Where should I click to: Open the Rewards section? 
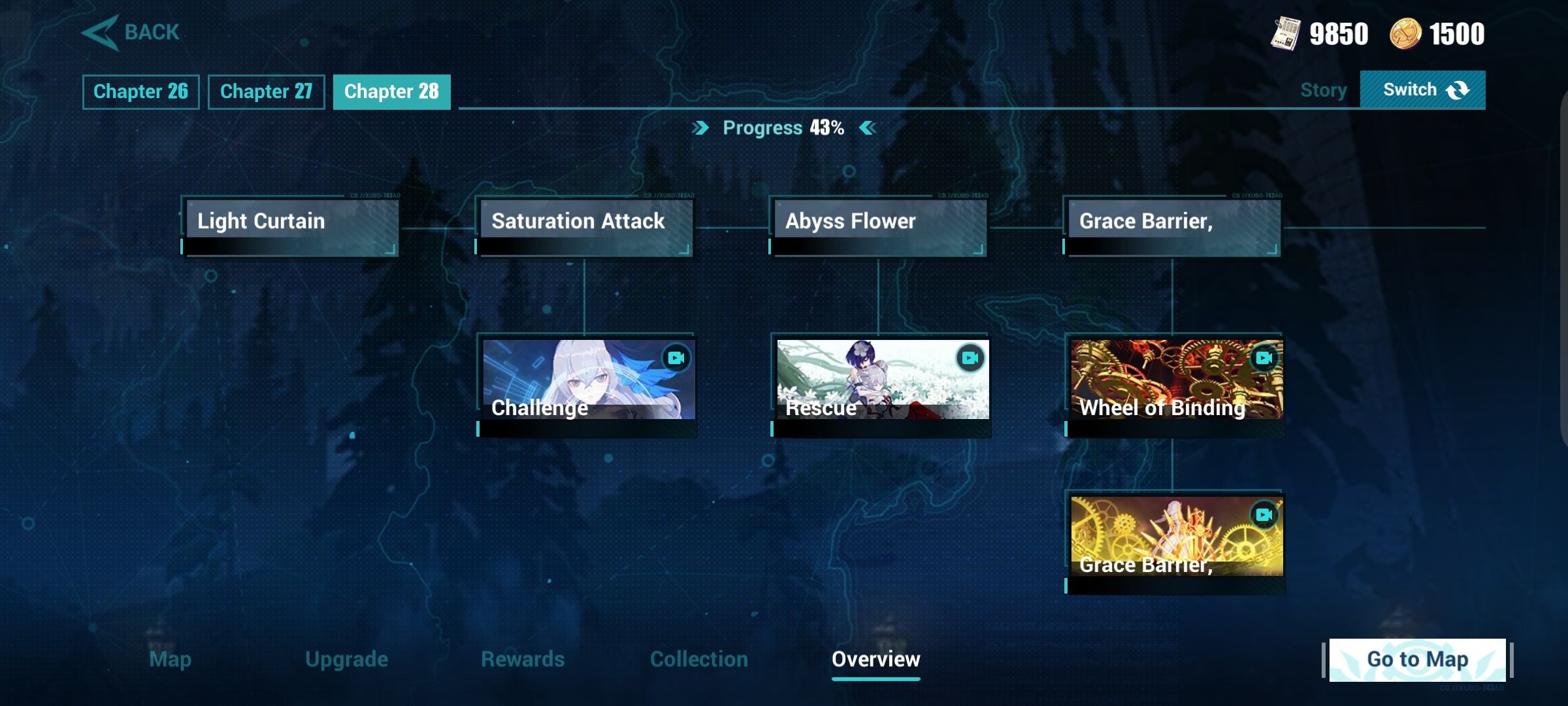[x=523, y=660]
